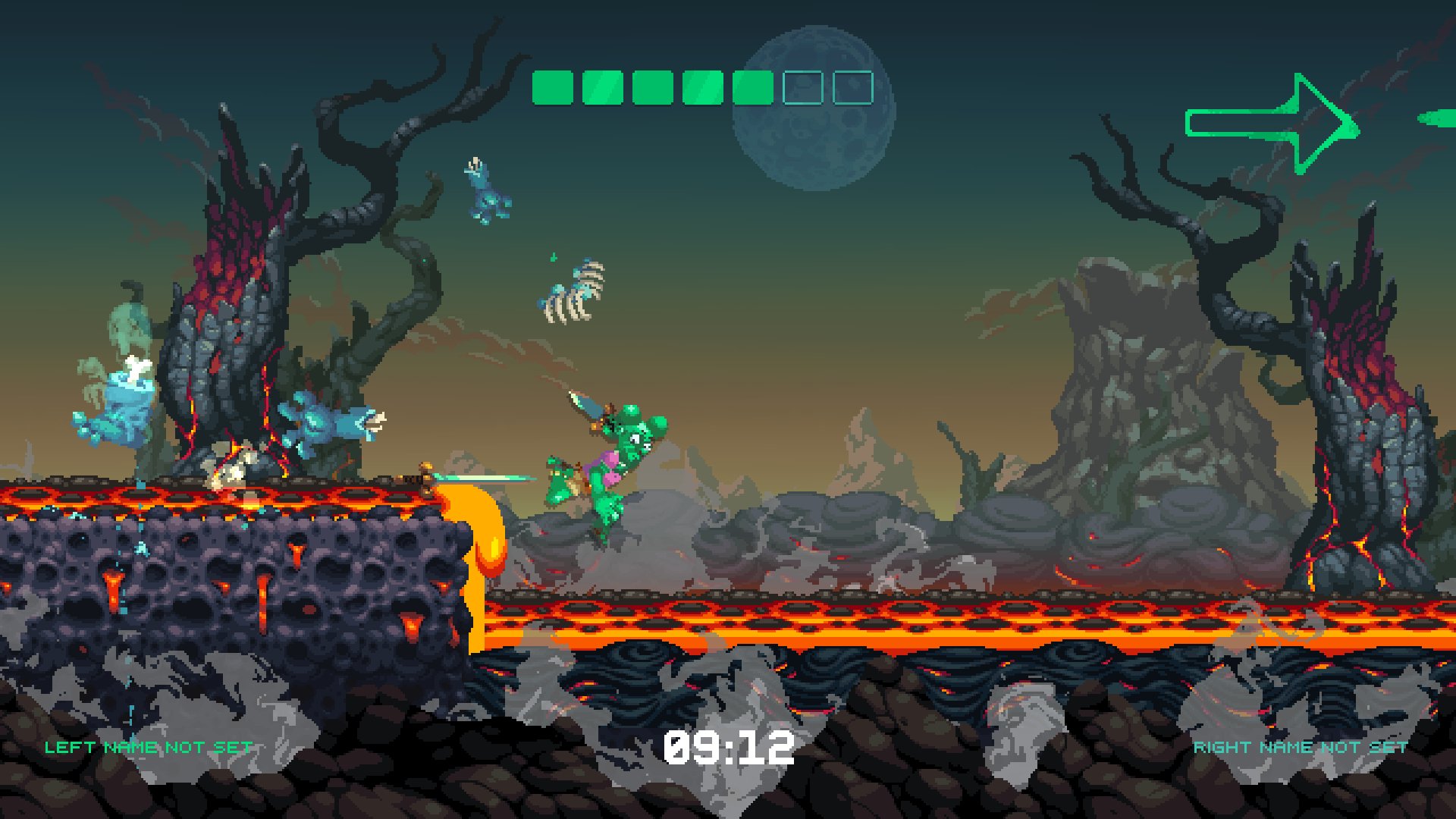Click the first filled green score square
The height and width of the screenshot is (819, 1456).
[551, 86]
